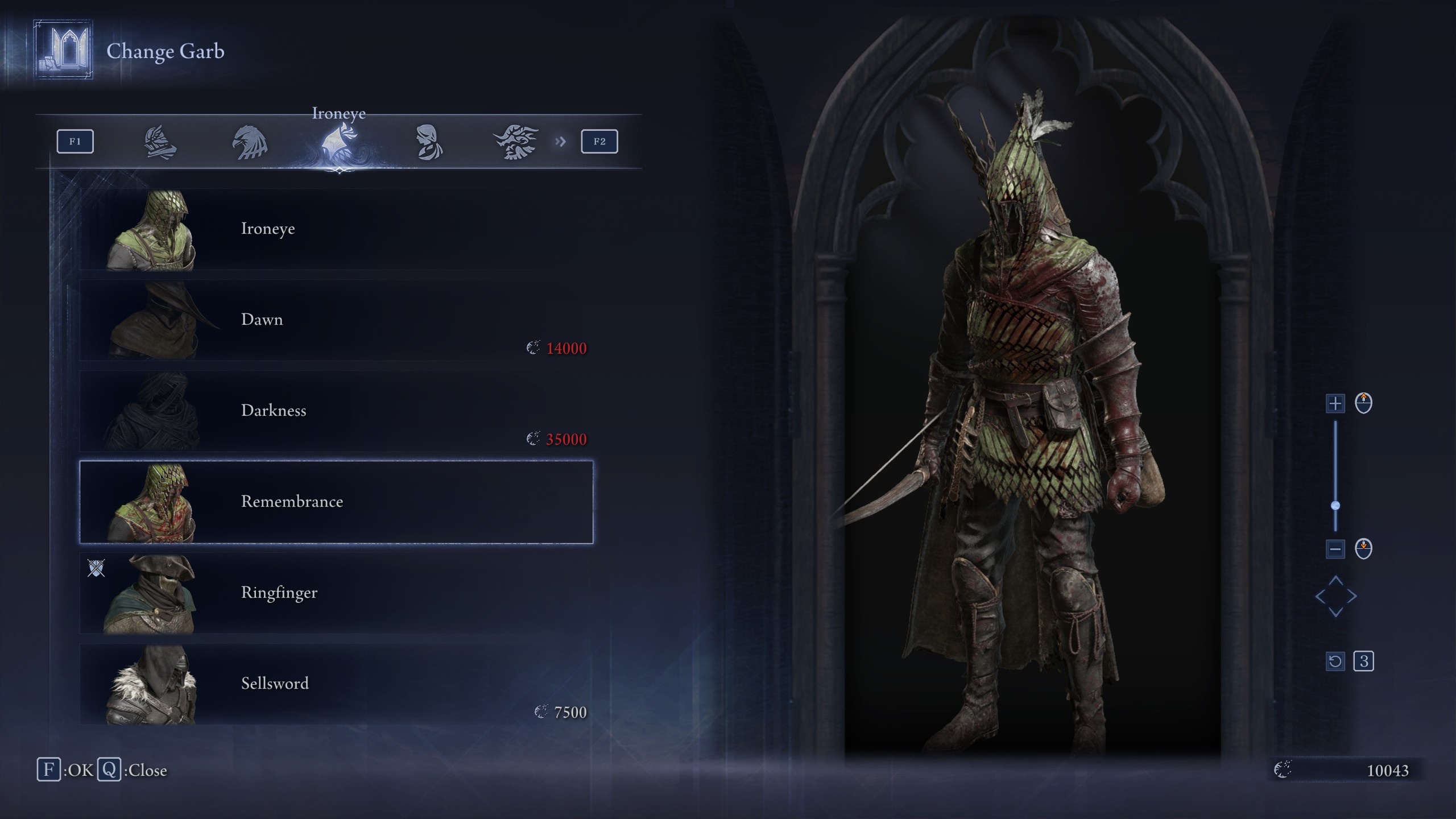This screenshot has height=819, width=1456.
Task: Click the highlighted Ironeye hooded tab
Action: click(339, 143)
